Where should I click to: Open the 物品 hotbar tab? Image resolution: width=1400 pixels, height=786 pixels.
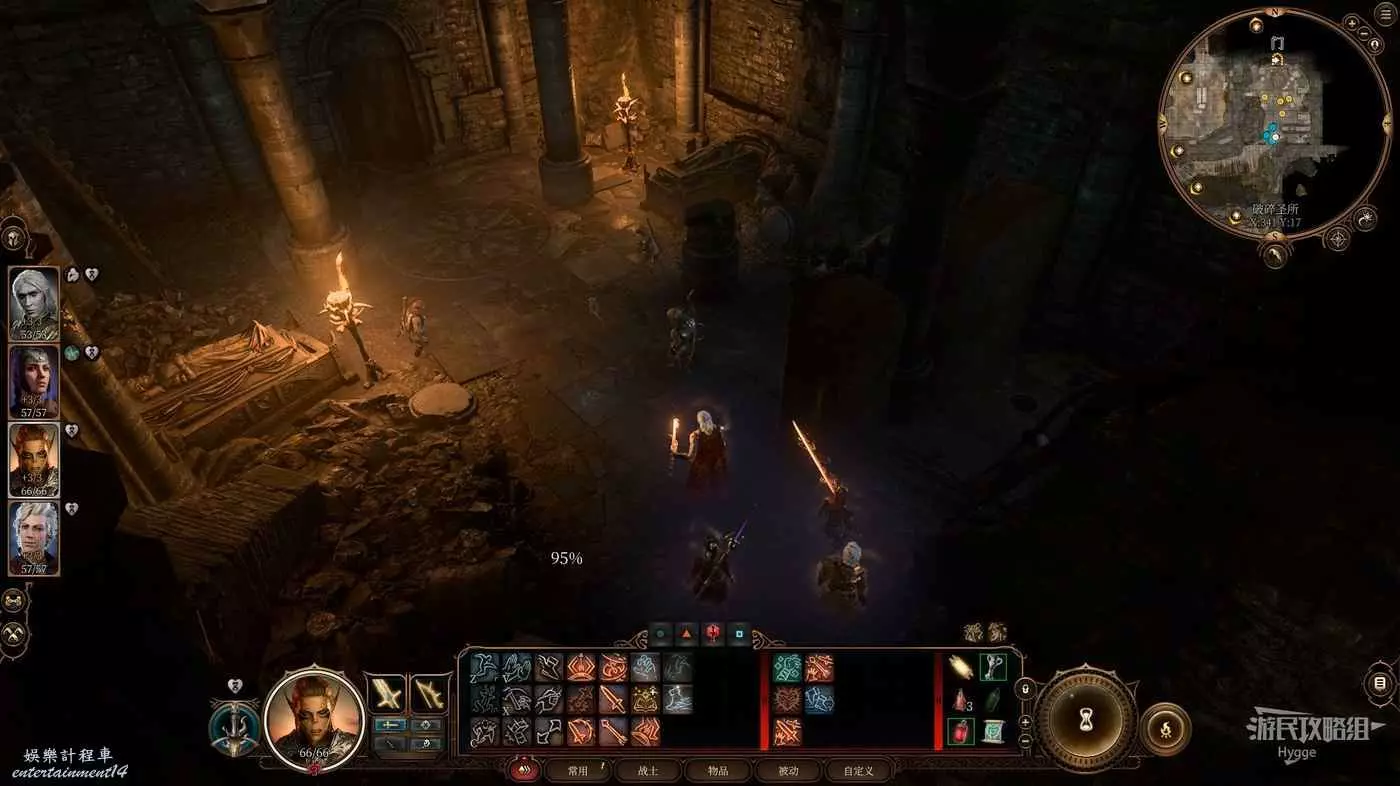point(718,771)
